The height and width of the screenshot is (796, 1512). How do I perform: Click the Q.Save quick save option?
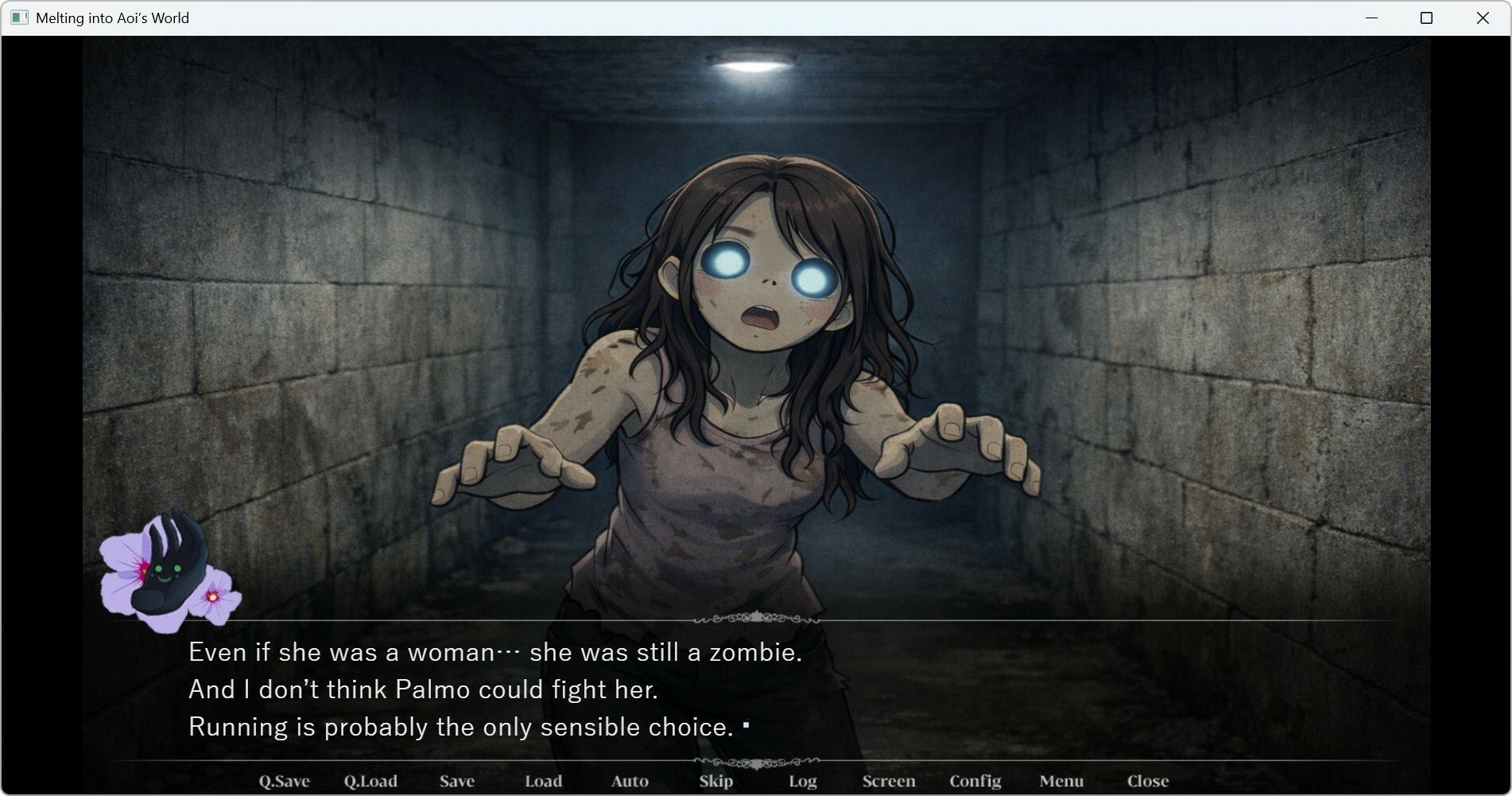[x=285, y=781]
